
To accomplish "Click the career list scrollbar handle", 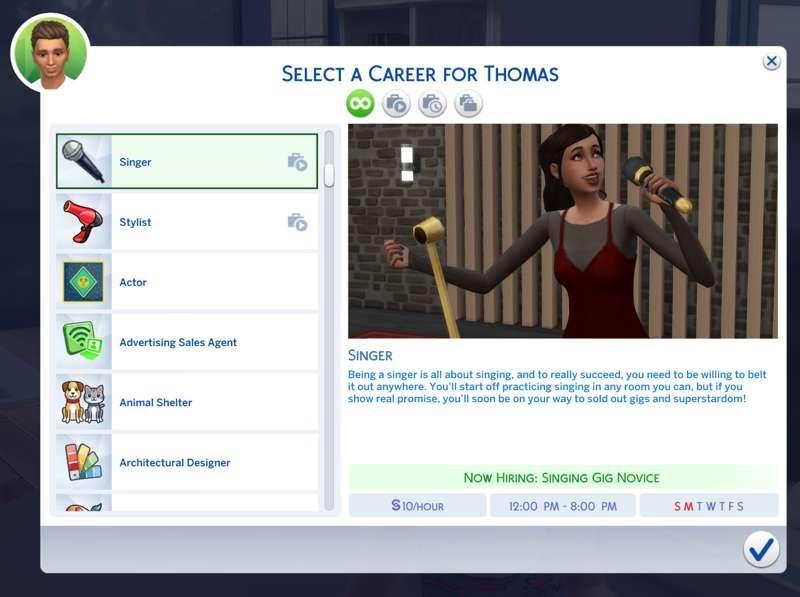I will [329, 175].
